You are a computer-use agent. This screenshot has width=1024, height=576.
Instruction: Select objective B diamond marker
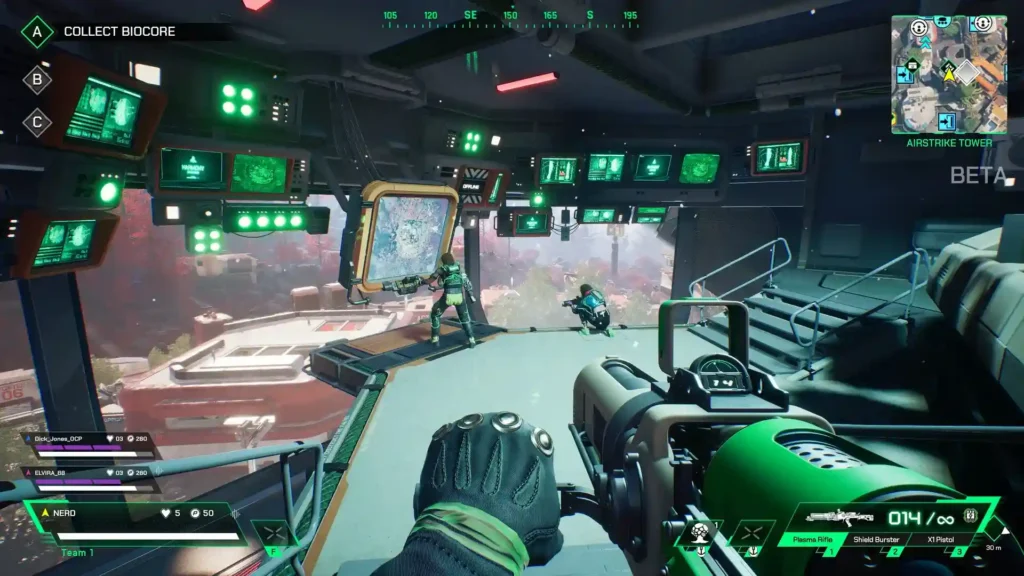pos(37,79)
